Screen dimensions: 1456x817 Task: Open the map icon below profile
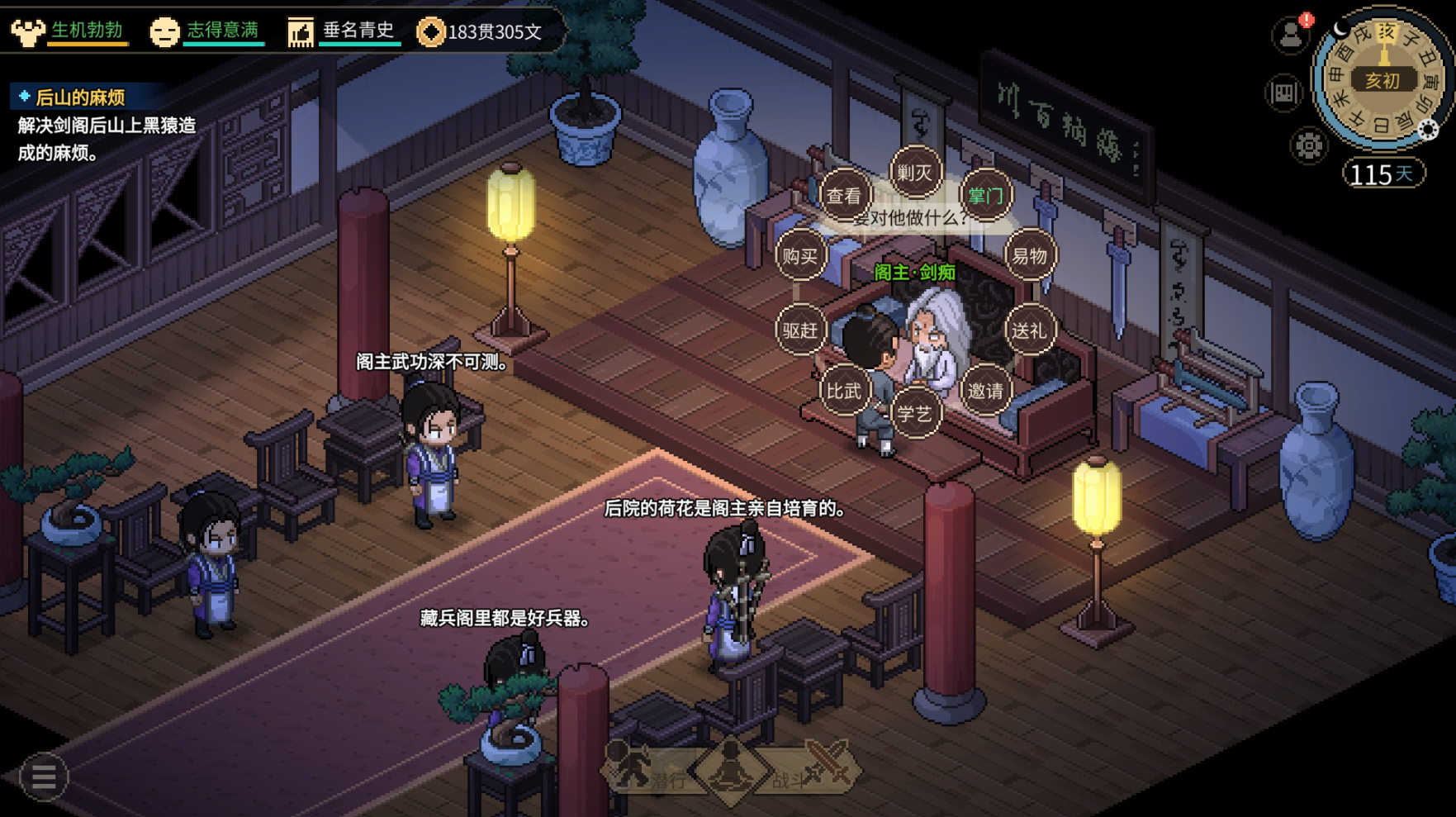[x=1283, y=93]
